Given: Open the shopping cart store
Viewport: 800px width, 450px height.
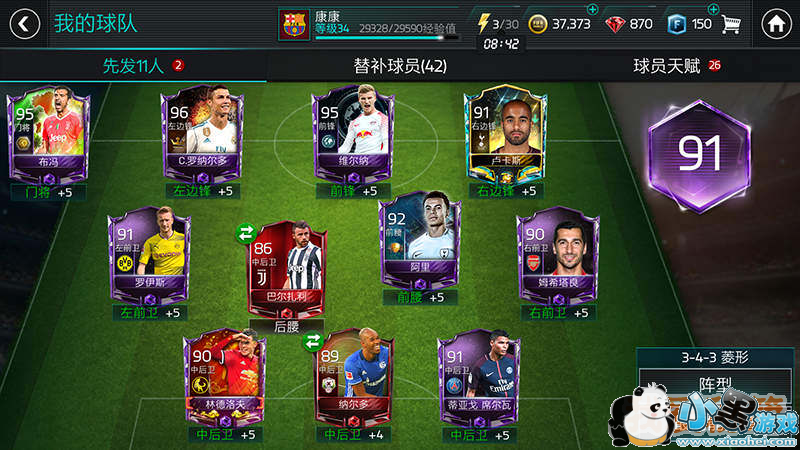Looking at the screenshot, I should click(x=731, y=23).
